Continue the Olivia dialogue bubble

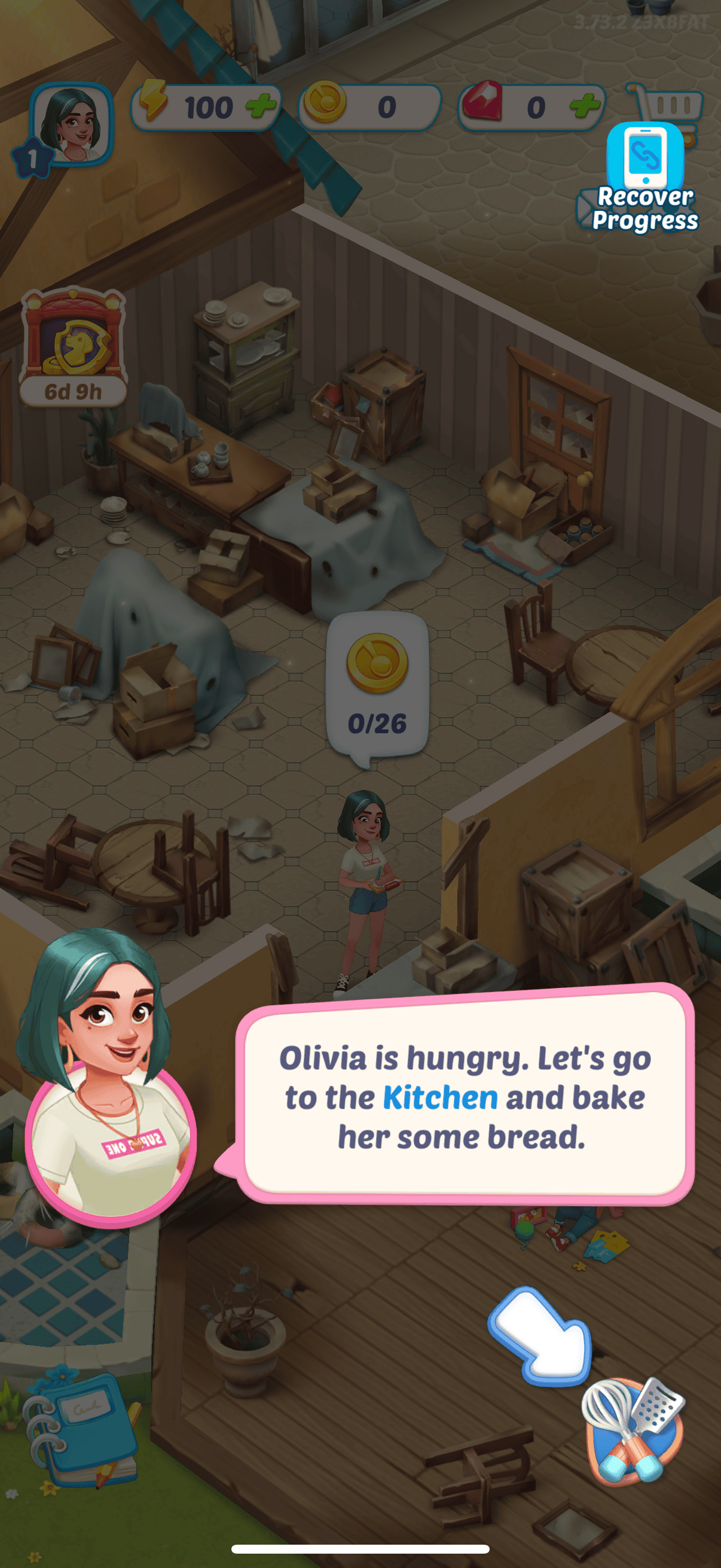pos(465,1096)
